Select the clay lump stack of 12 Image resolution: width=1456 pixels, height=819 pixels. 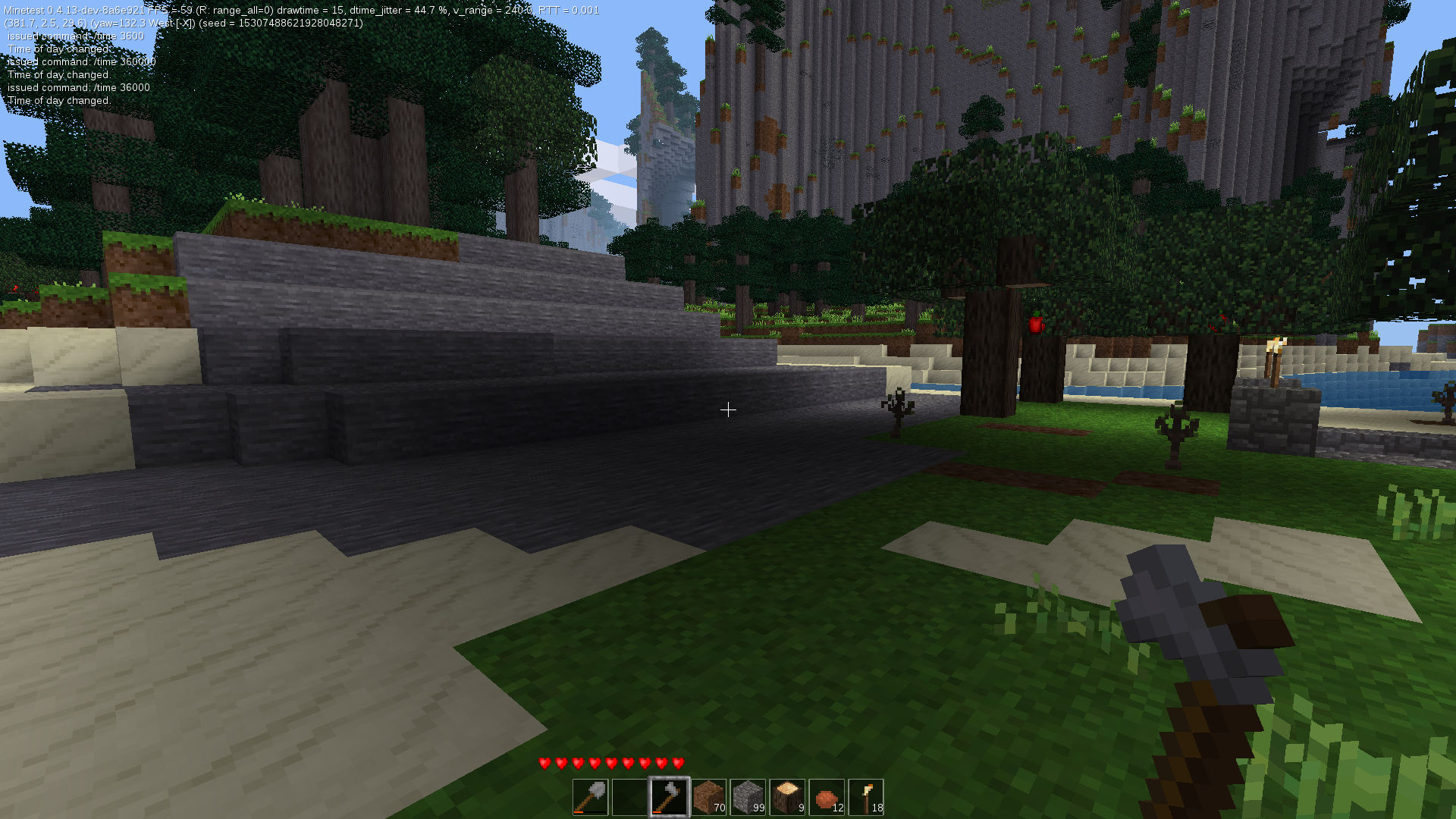coord(827,796)
